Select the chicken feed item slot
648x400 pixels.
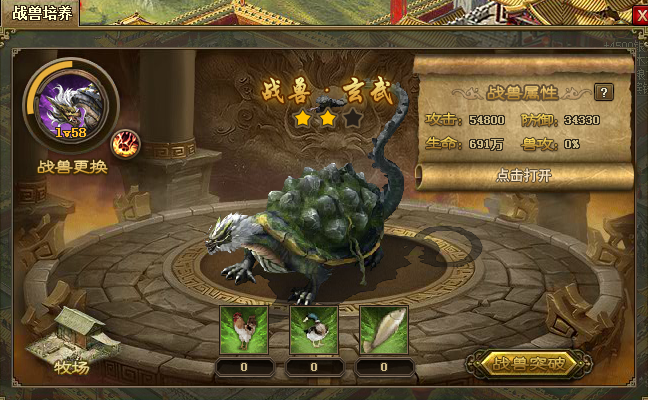(x=242, y=330)
